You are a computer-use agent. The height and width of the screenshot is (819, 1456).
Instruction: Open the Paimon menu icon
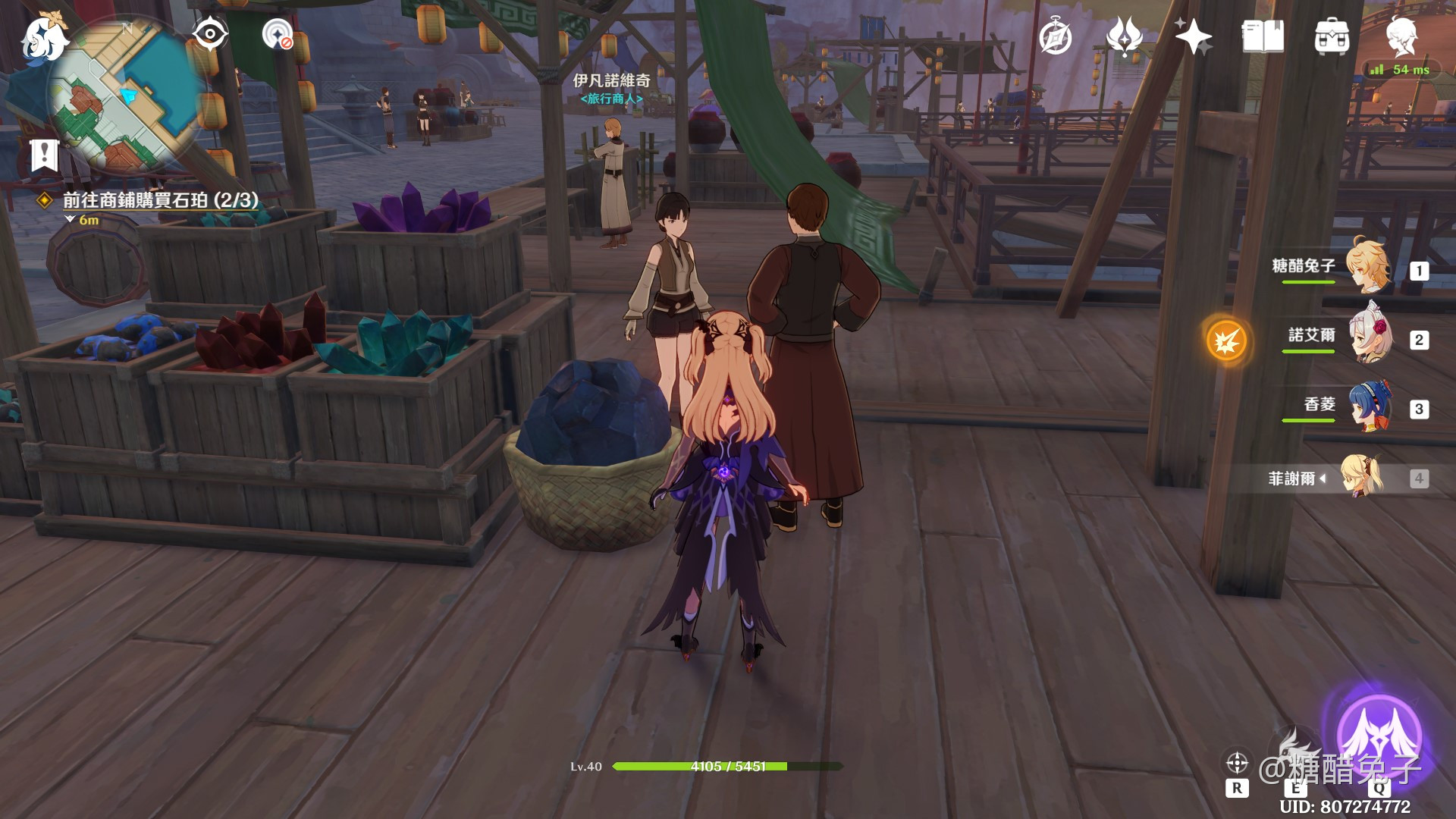(44, 38)
